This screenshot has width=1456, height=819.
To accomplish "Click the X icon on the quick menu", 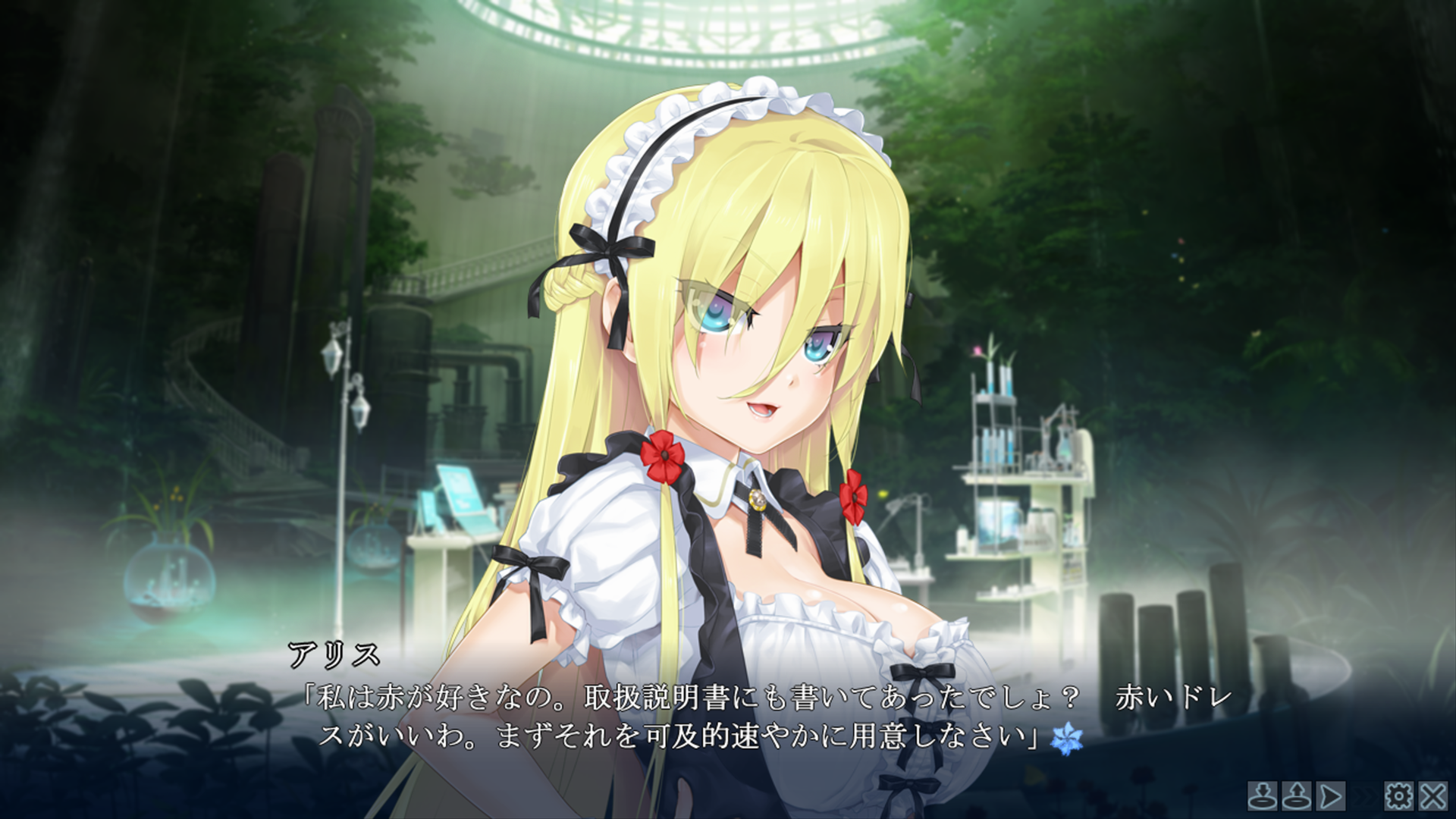I will [1432, 797].
